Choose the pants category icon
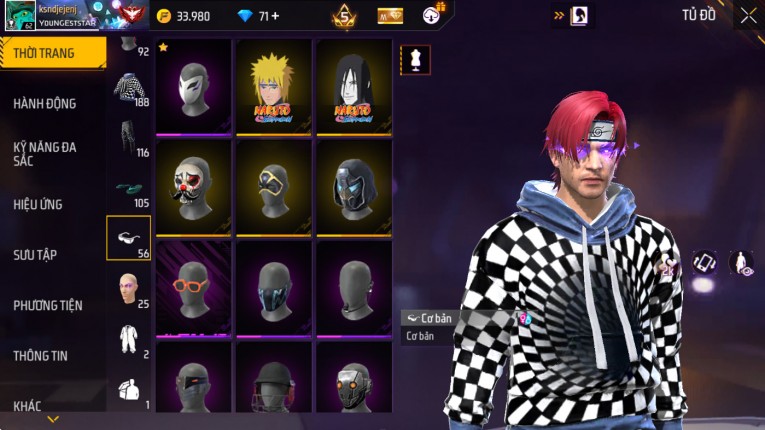 pyautogui.click(x=128, y=137)
